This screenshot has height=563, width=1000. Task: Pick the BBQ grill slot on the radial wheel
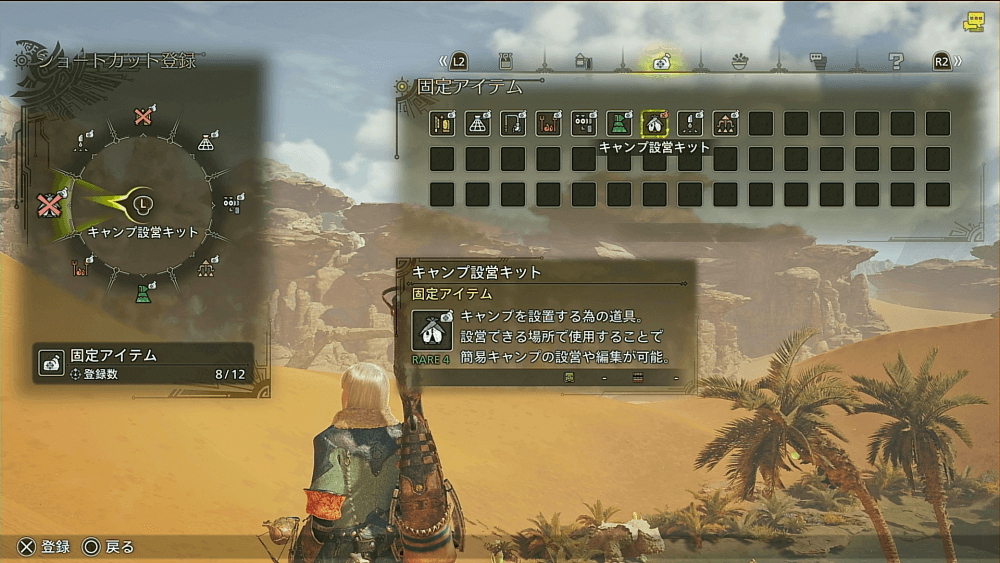[80, 267]
